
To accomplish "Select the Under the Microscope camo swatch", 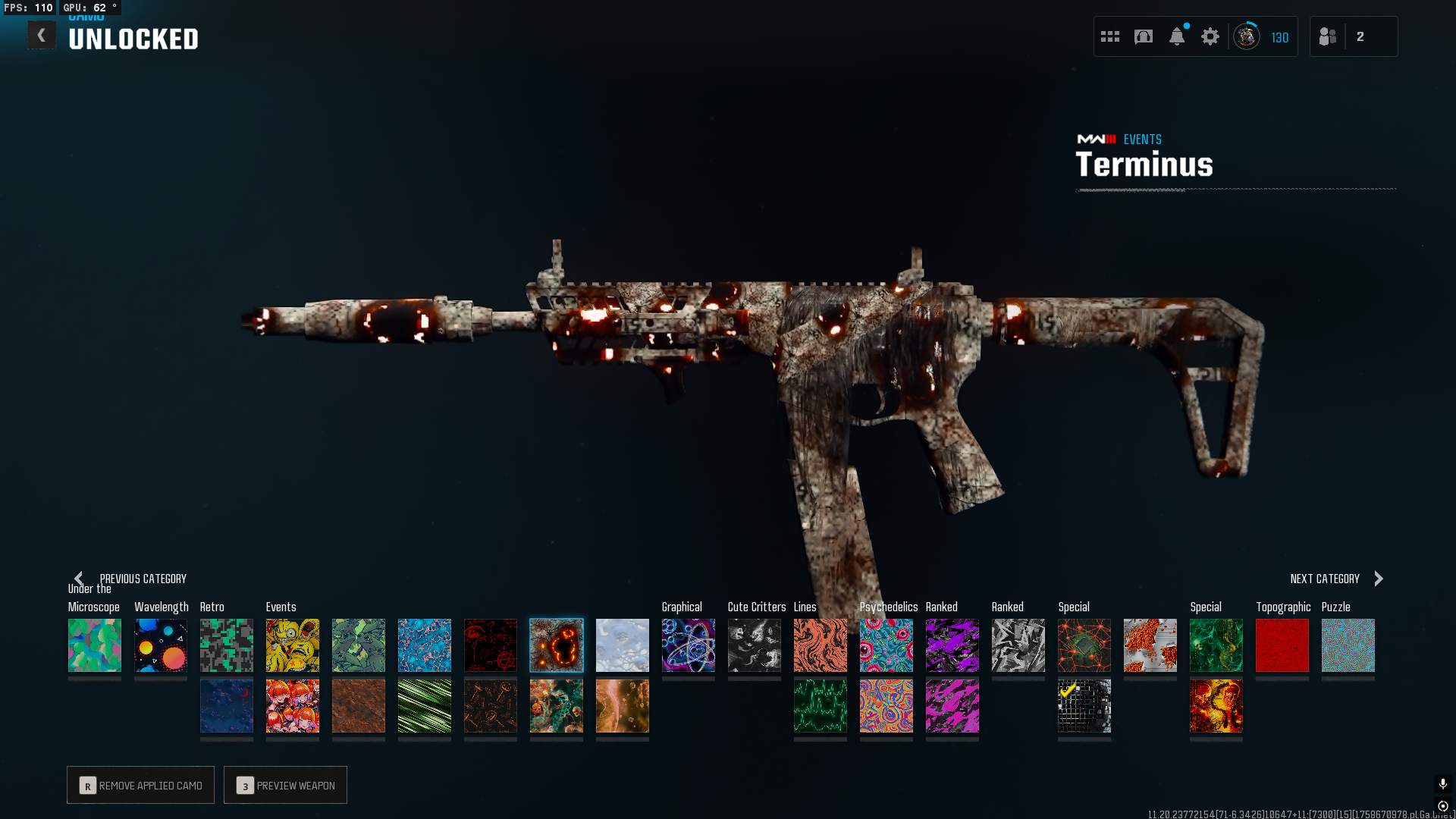I will (95, 645).
